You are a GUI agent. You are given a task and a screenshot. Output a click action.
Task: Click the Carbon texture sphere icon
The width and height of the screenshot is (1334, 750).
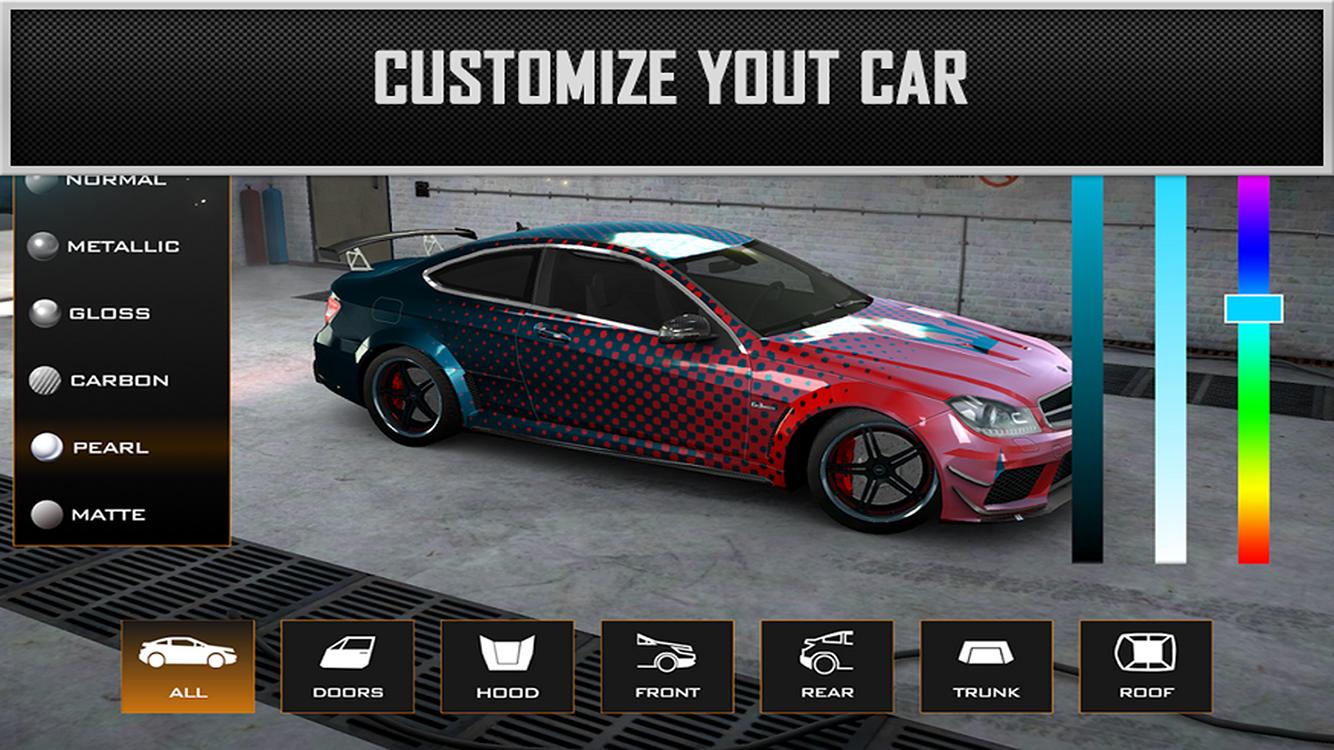[x=44, y=380]
